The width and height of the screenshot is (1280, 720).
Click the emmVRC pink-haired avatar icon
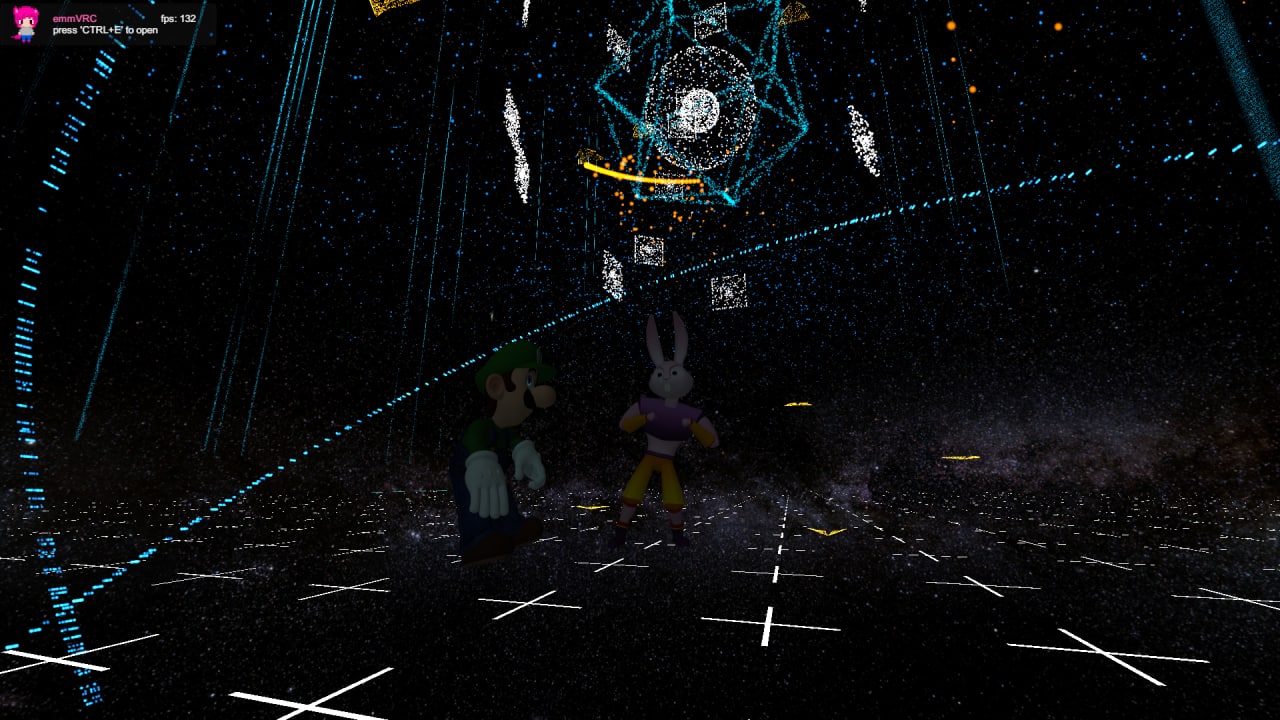(24, 23)
